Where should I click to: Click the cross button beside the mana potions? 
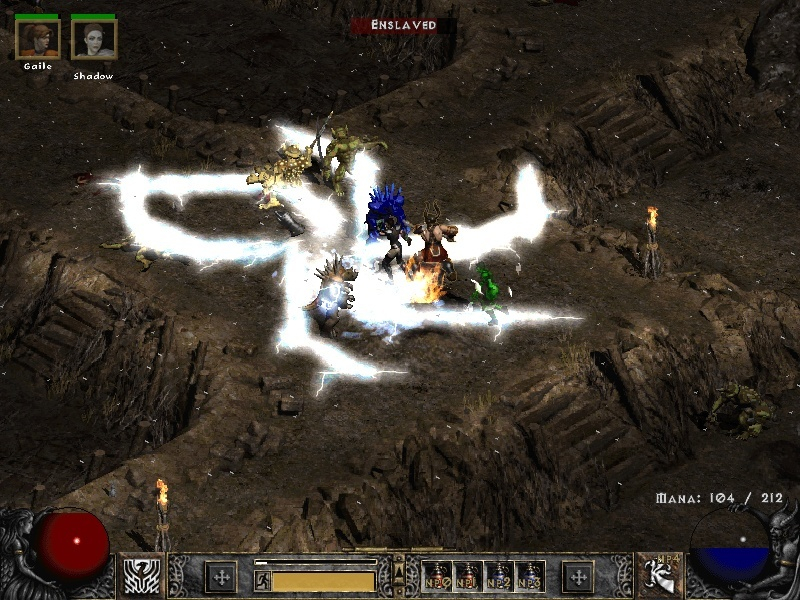point(578,577)
